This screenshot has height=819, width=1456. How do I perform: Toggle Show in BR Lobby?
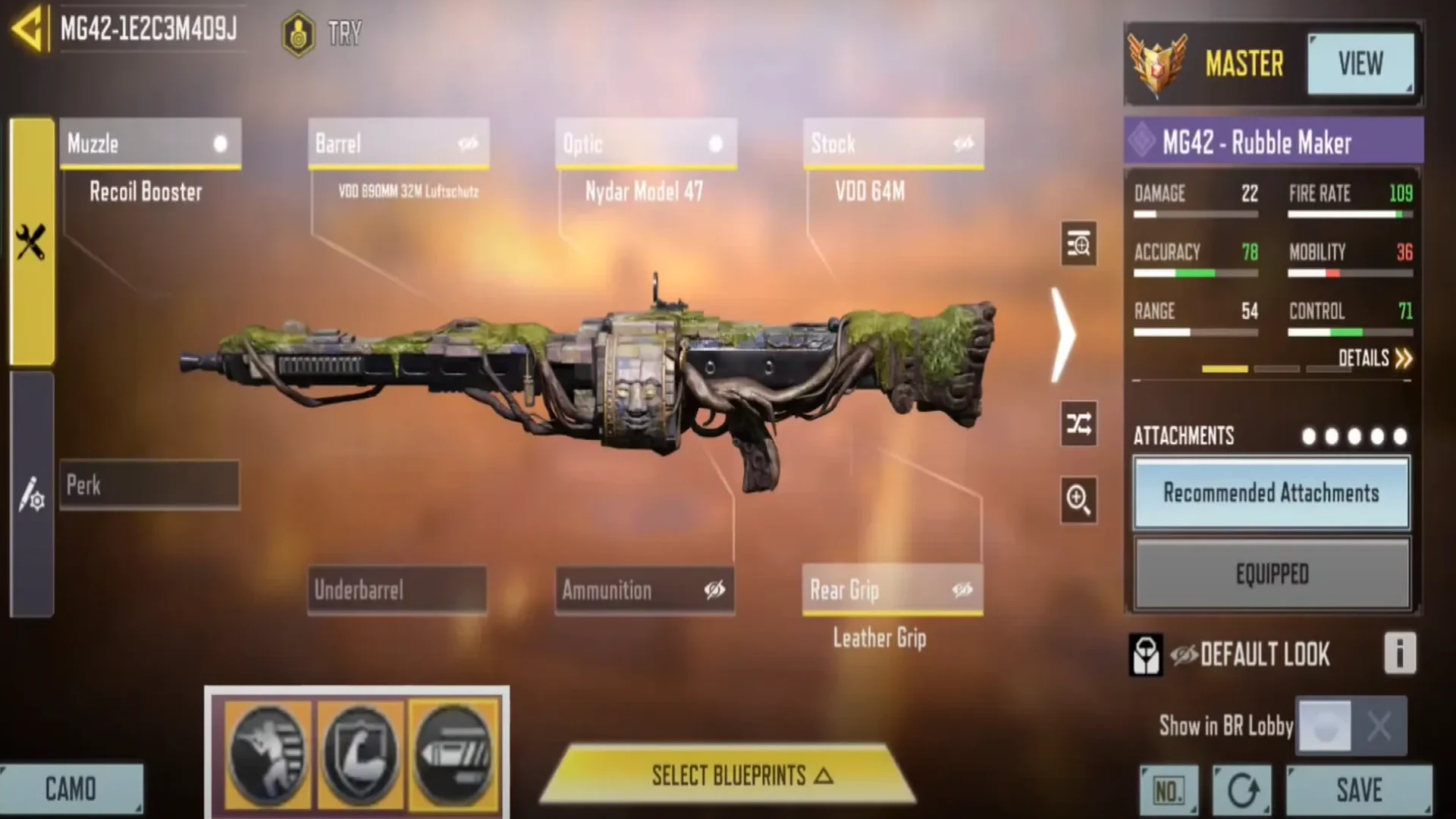click(x=1351, y=726)
